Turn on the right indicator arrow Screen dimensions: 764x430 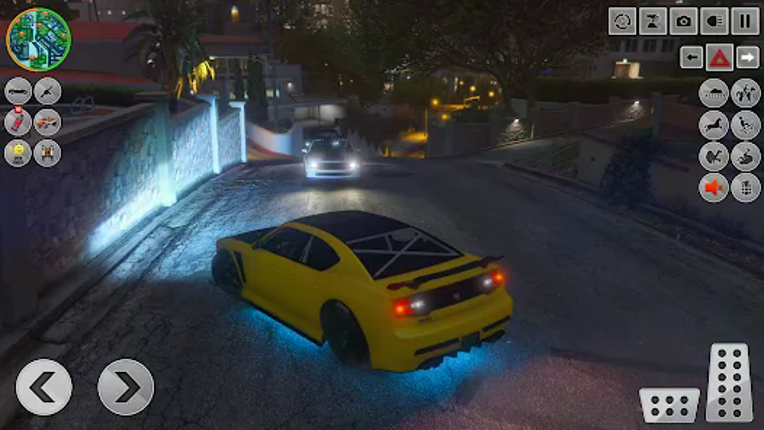point(747,57)
